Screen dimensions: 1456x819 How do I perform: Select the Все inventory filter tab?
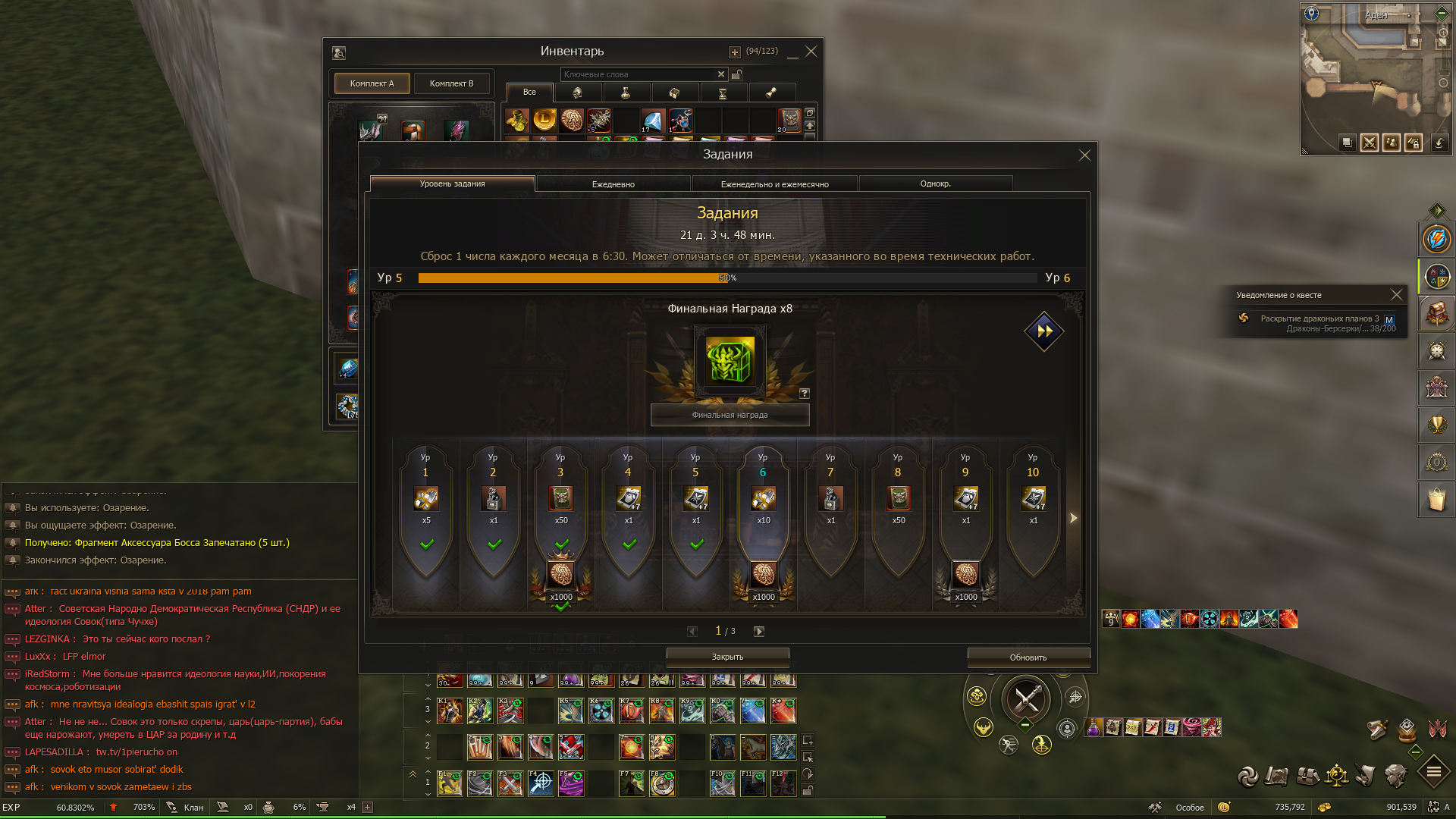pos(529,92)
